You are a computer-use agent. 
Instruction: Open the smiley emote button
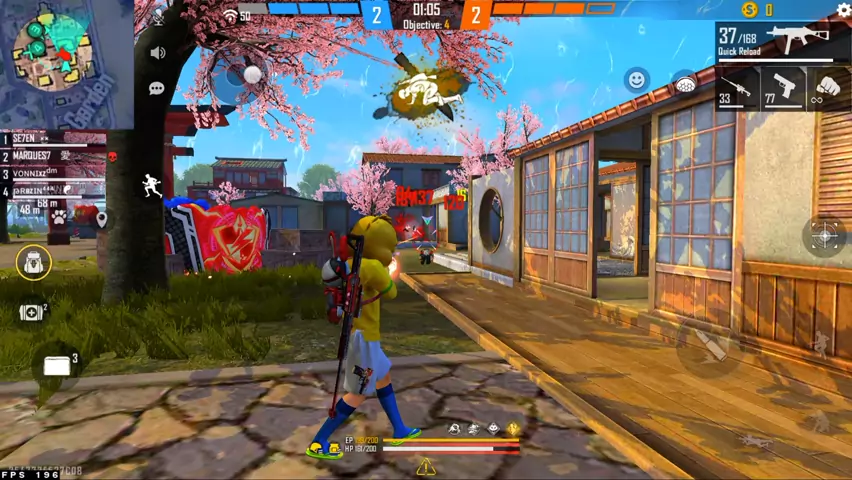[636, 80]
